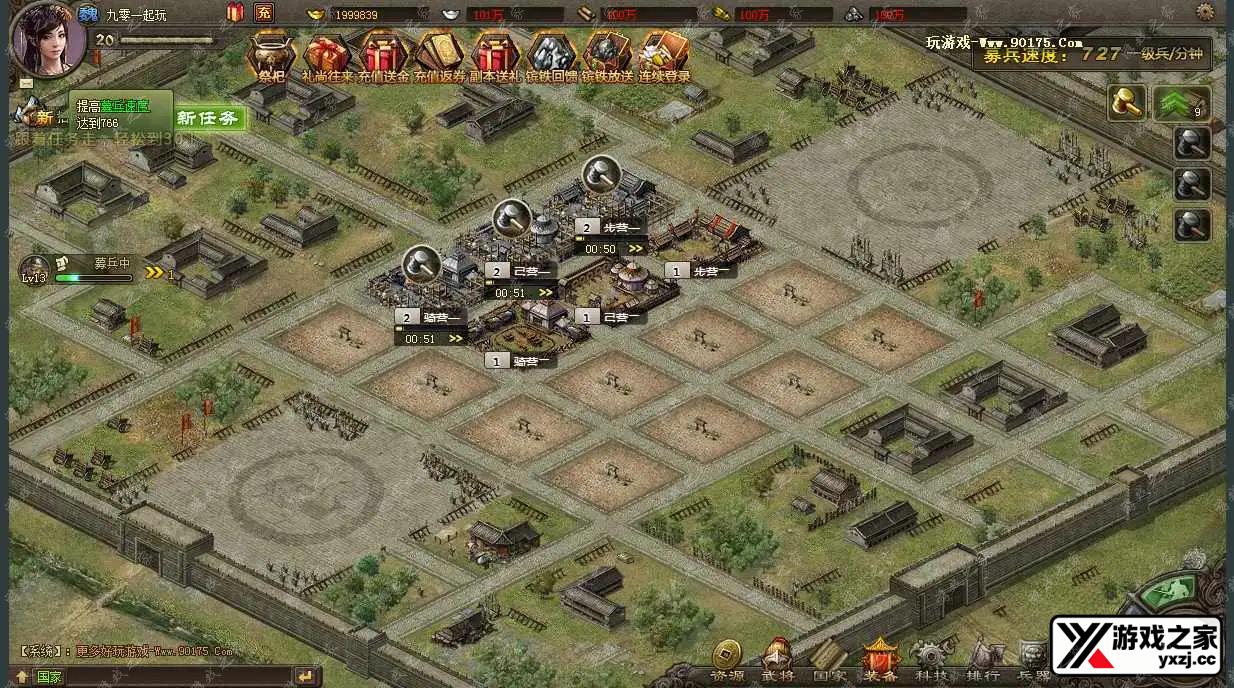Open the 副本送礼 dungeon gift event

tap(495, 52)
